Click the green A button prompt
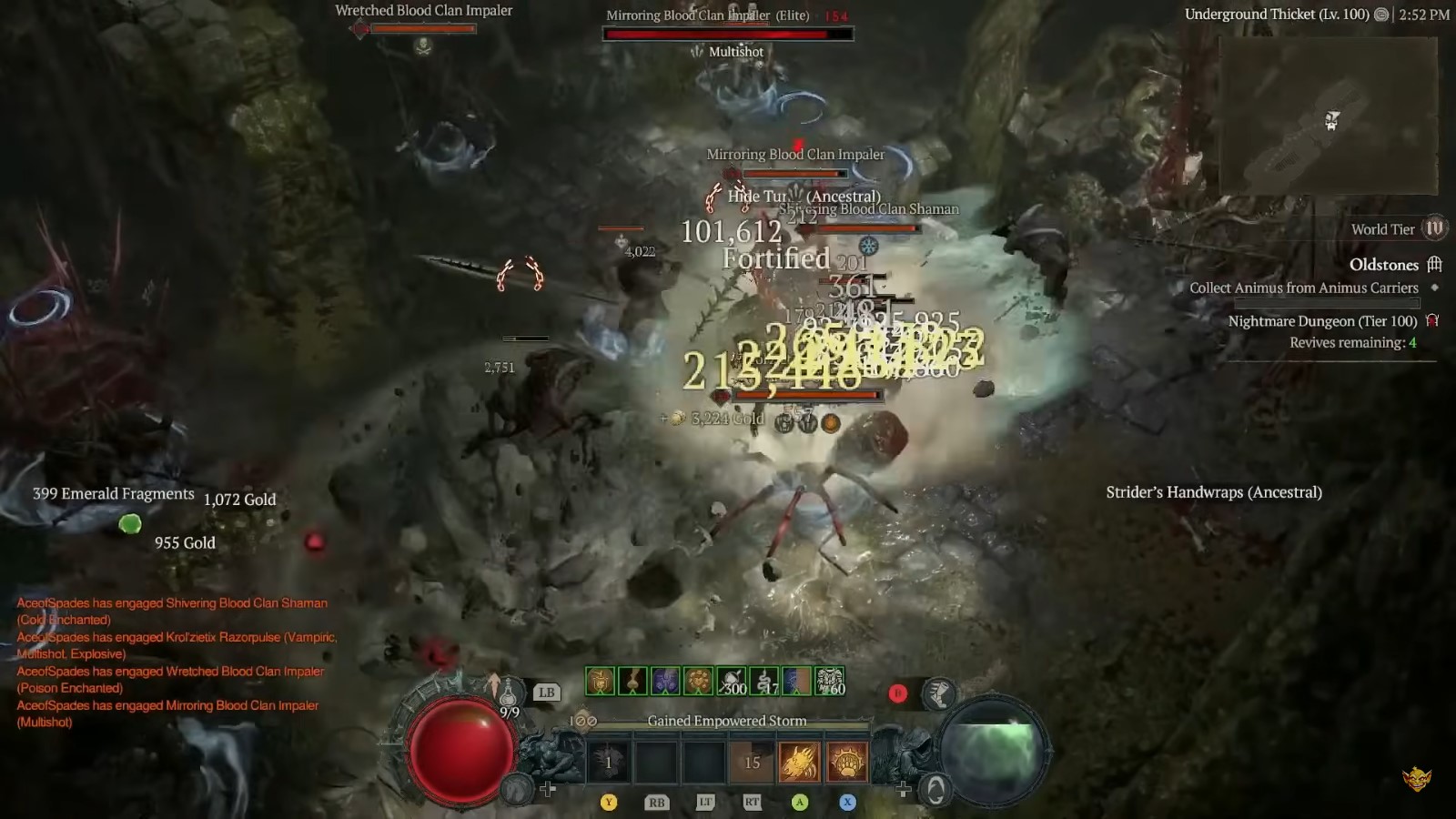1456x819 pixels. click(x=798, y=803)
